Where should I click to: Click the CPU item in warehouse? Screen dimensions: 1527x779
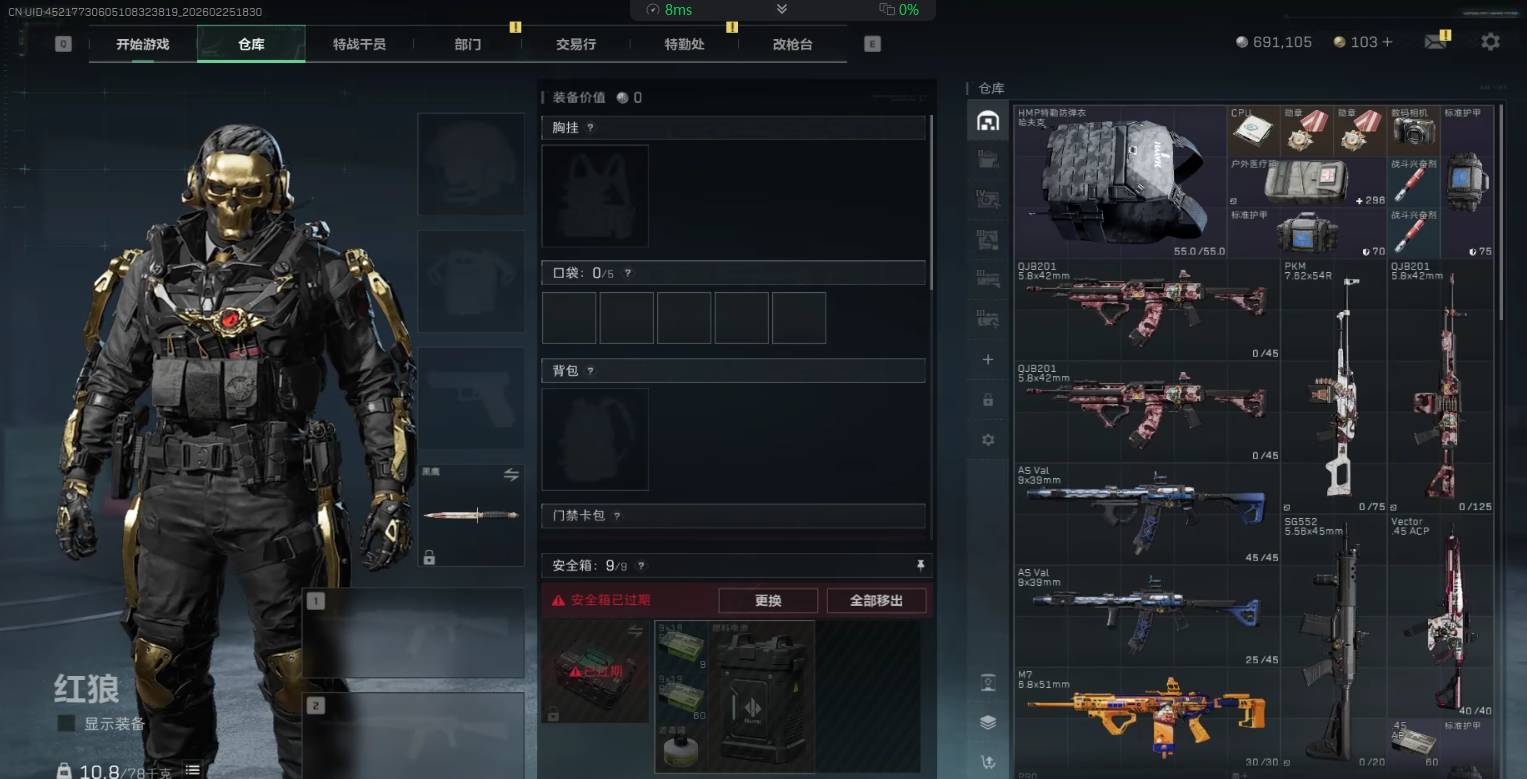pyautogui.click(x=1252, y=131)
